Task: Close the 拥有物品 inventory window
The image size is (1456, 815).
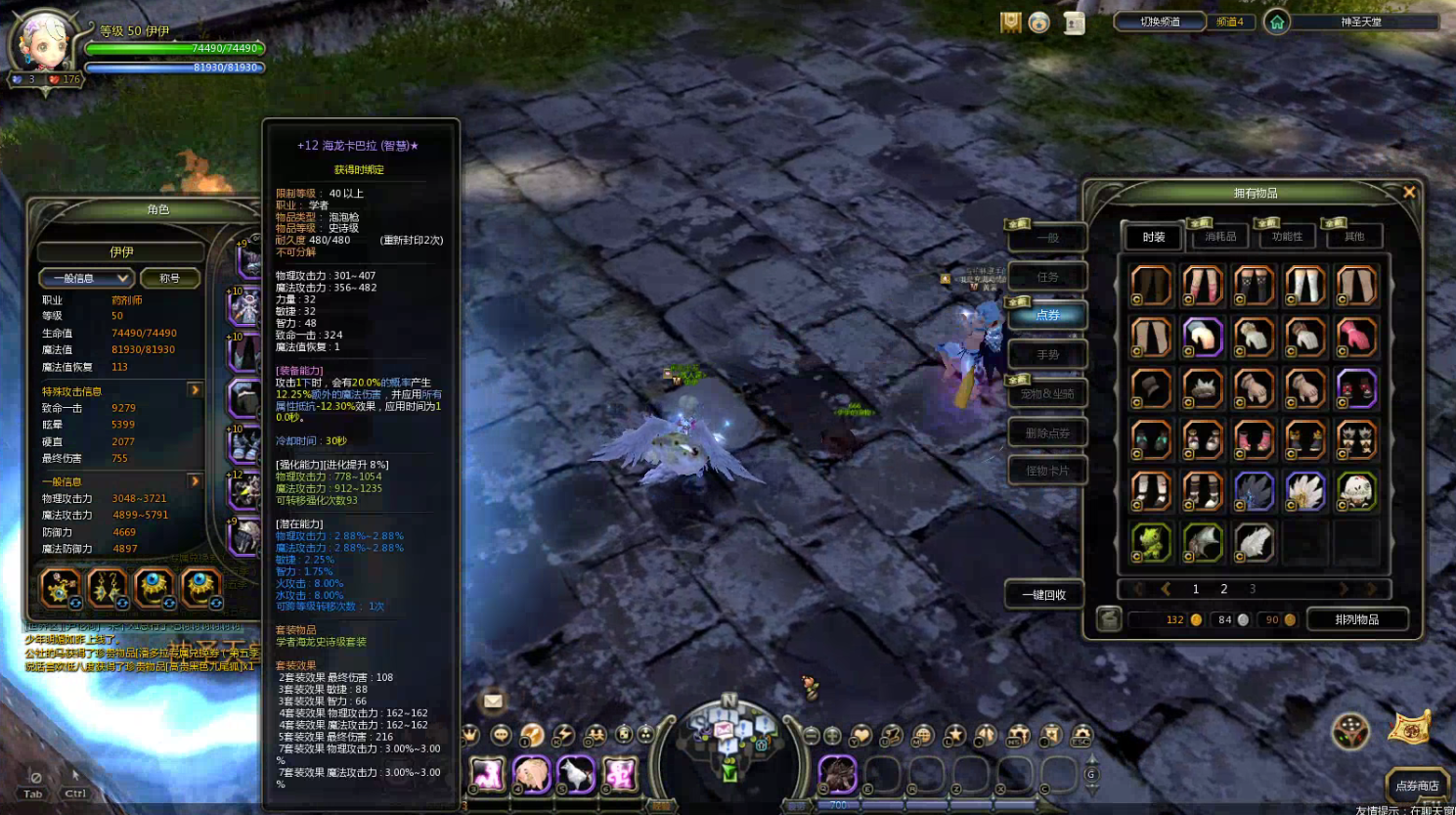Action: click(1409, 193)
